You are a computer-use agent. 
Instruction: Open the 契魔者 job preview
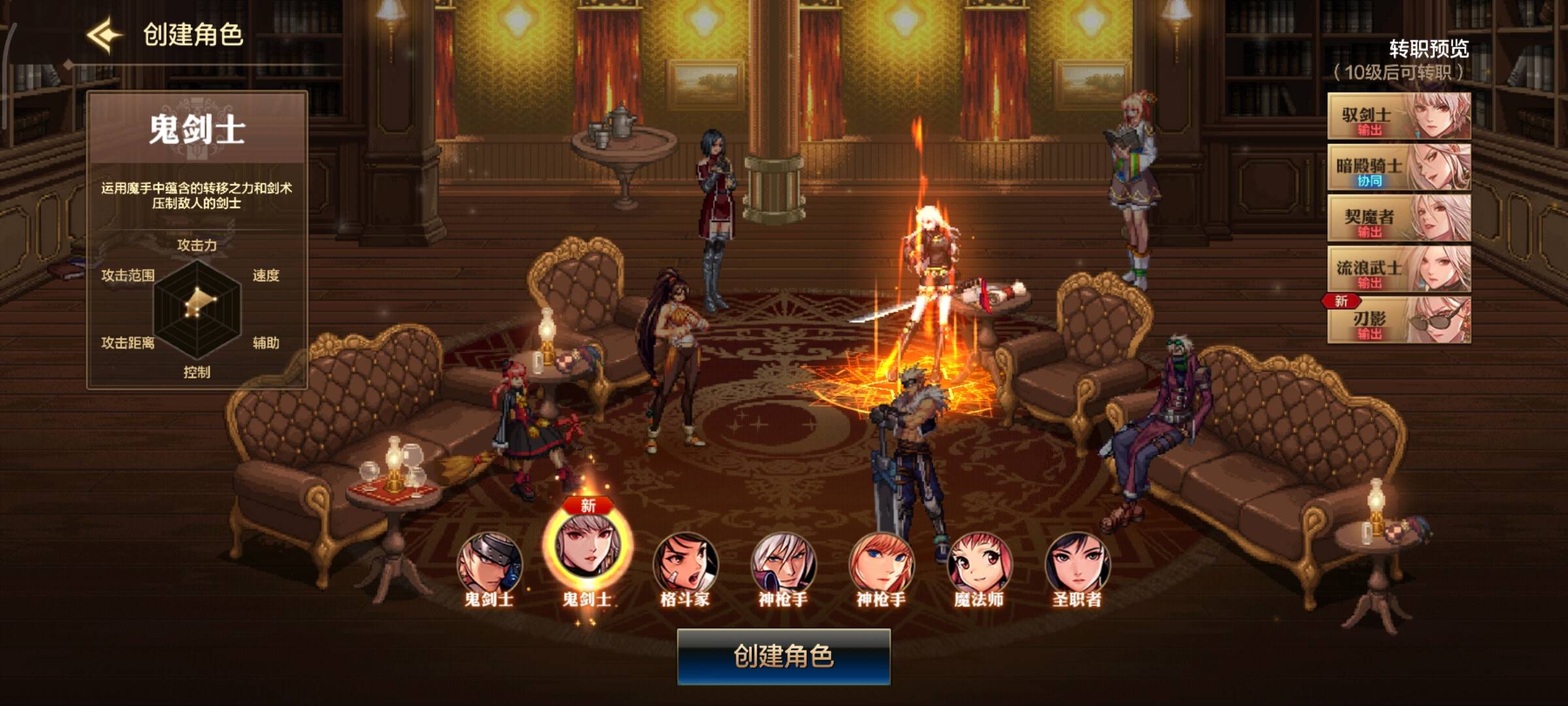[x=1399, y=218]
